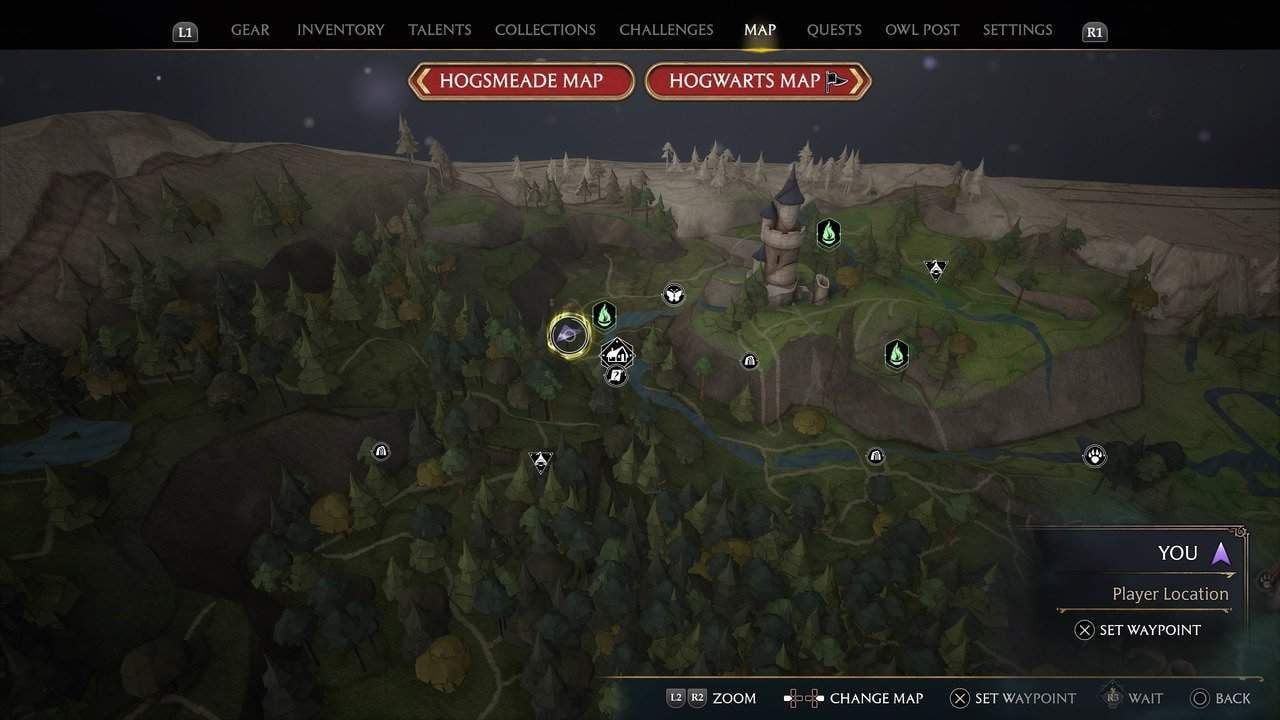Go to the Inventory tab

[340, 30]
